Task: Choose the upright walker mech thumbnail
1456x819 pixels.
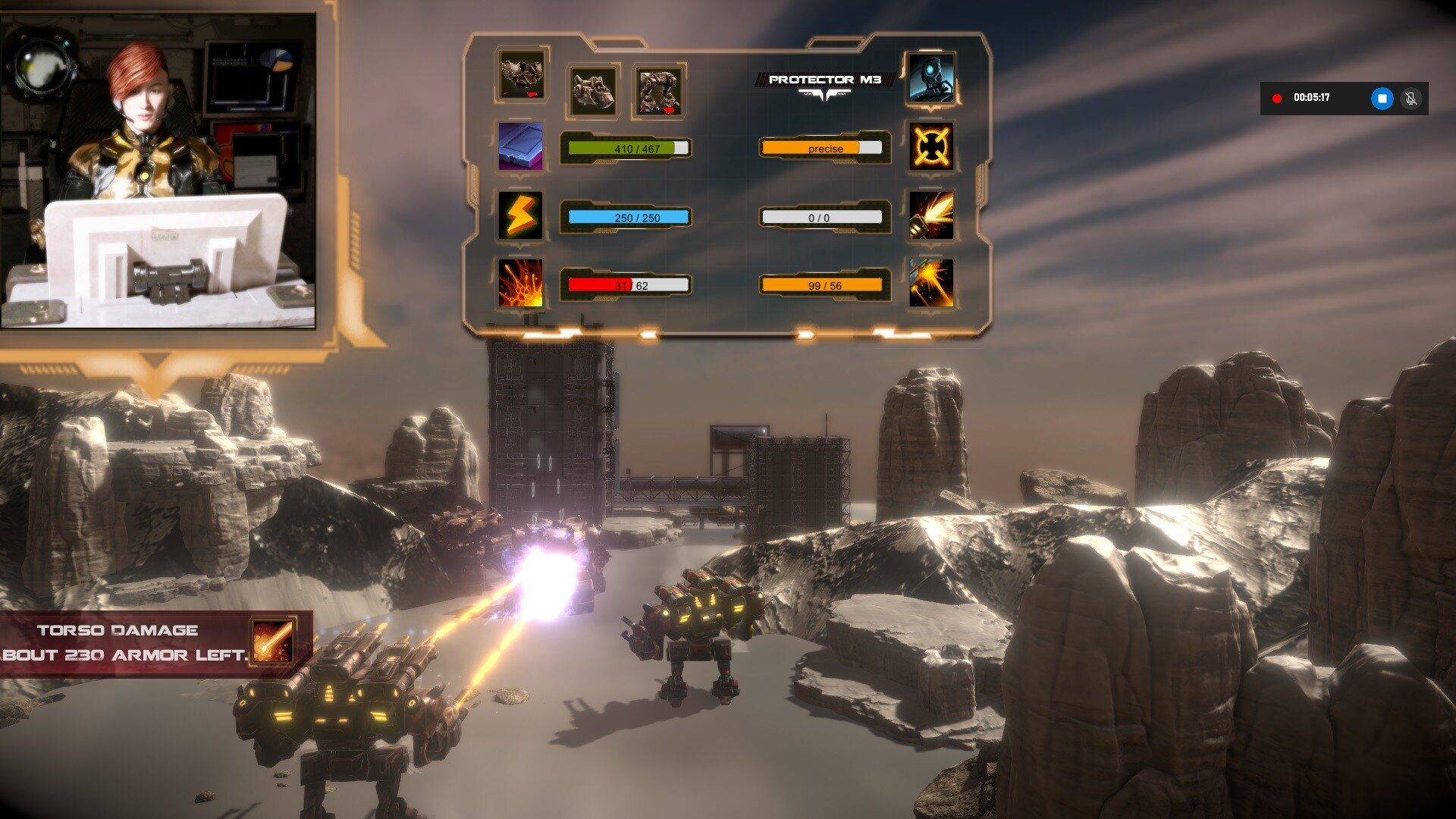Action: click(658, 91)
